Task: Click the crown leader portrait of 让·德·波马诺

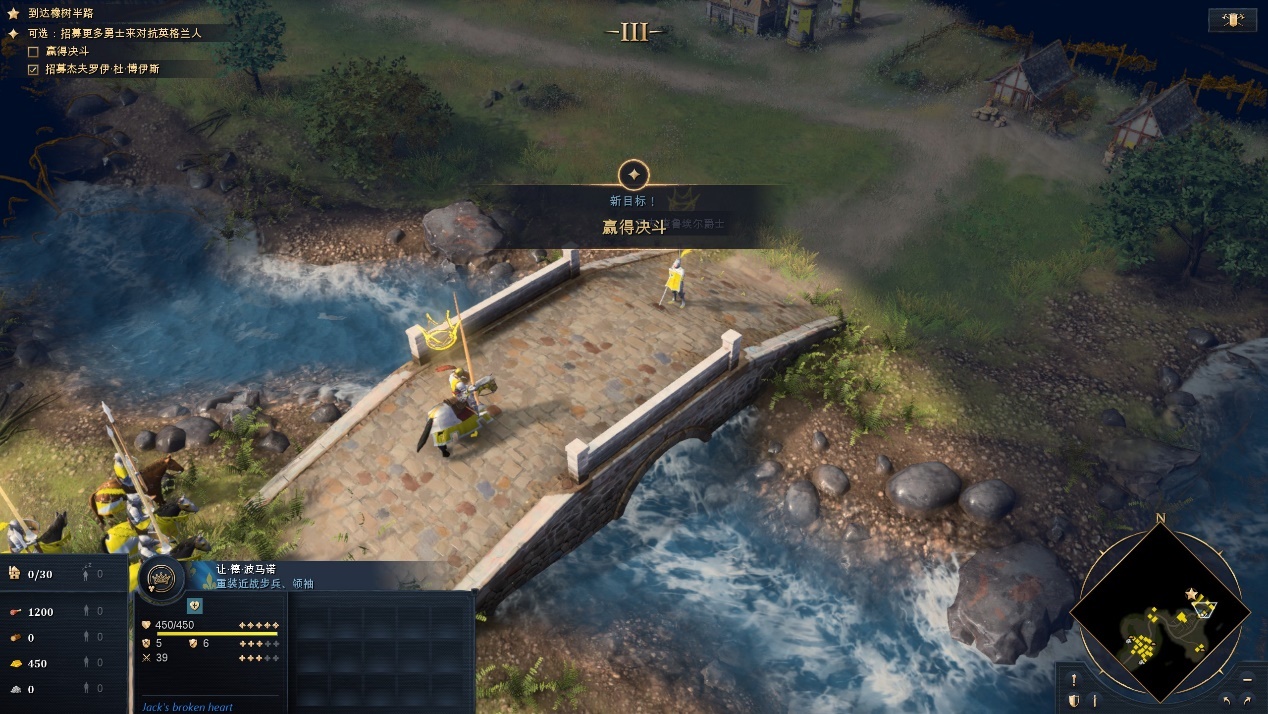Action: [159, 579]
